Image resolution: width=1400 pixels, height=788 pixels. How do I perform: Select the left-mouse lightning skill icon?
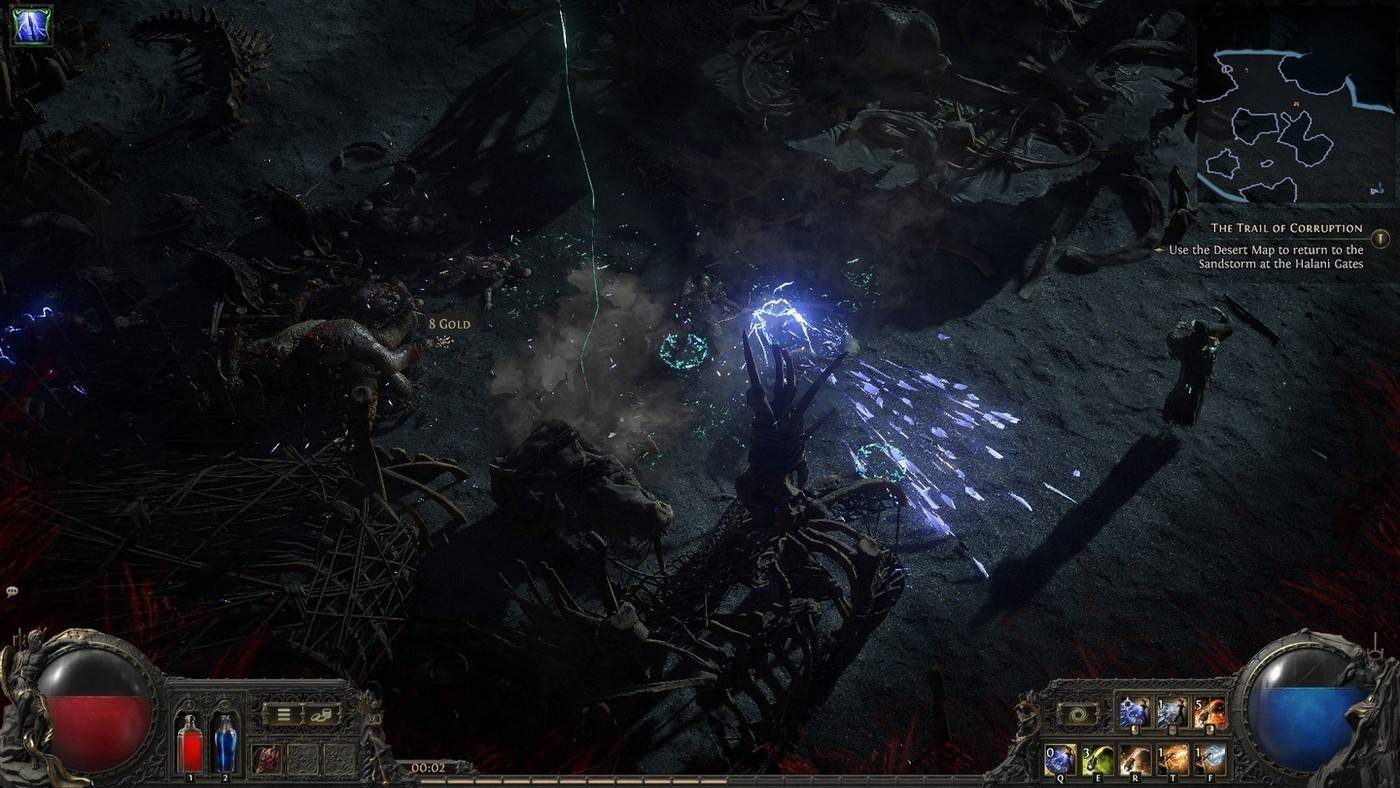1132,710
